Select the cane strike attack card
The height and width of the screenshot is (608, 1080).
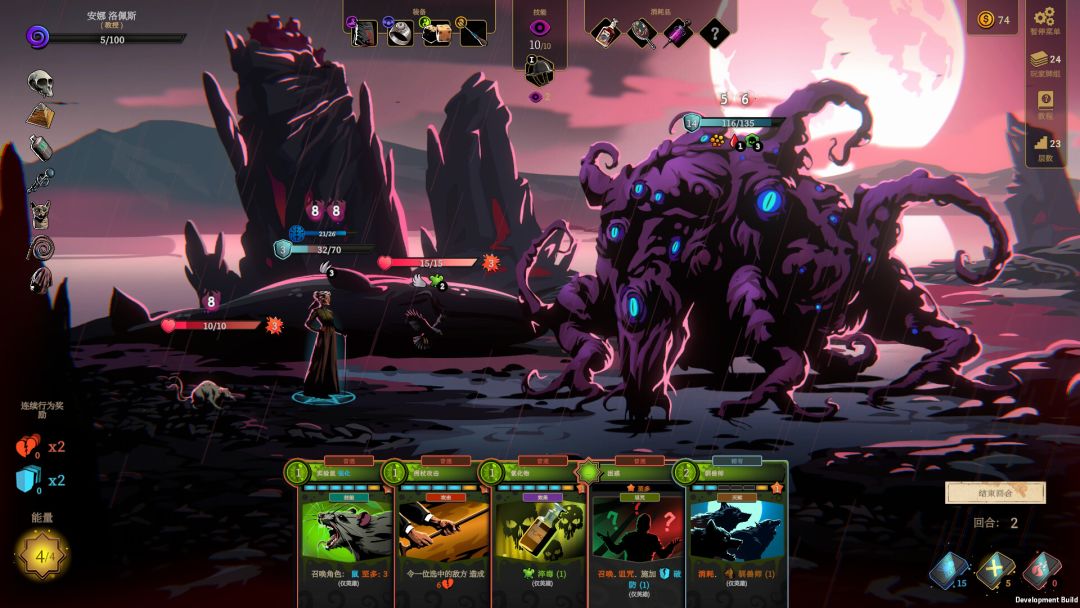(443, 532)
